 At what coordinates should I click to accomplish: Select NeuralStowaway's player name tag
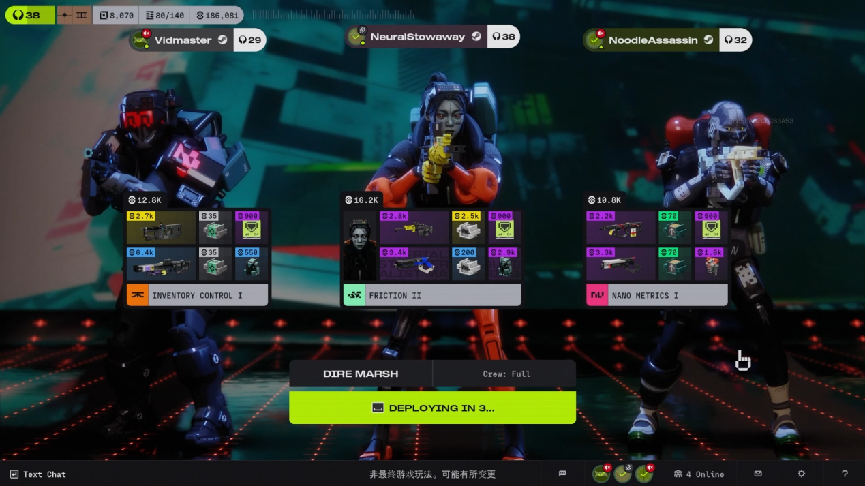click(418, 37)
